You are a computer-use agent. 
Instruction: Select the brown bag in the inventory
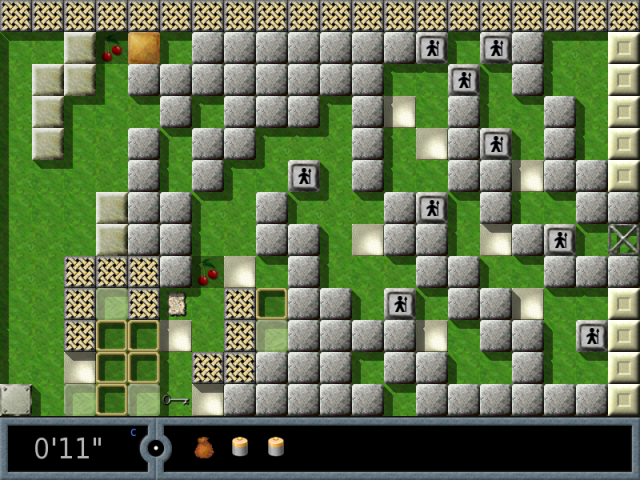(204, 448)
